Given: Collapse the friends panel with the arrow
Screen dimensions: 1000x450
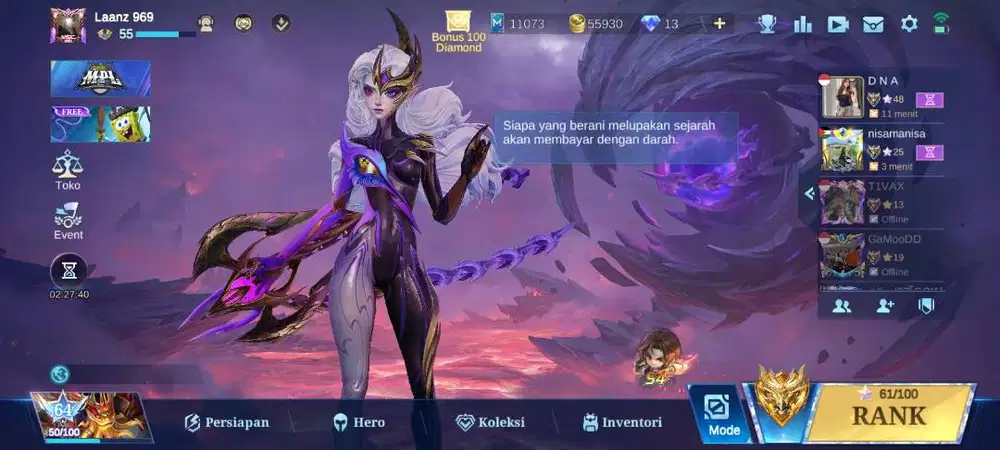Looking at the screenshot, I should [809, 193].
